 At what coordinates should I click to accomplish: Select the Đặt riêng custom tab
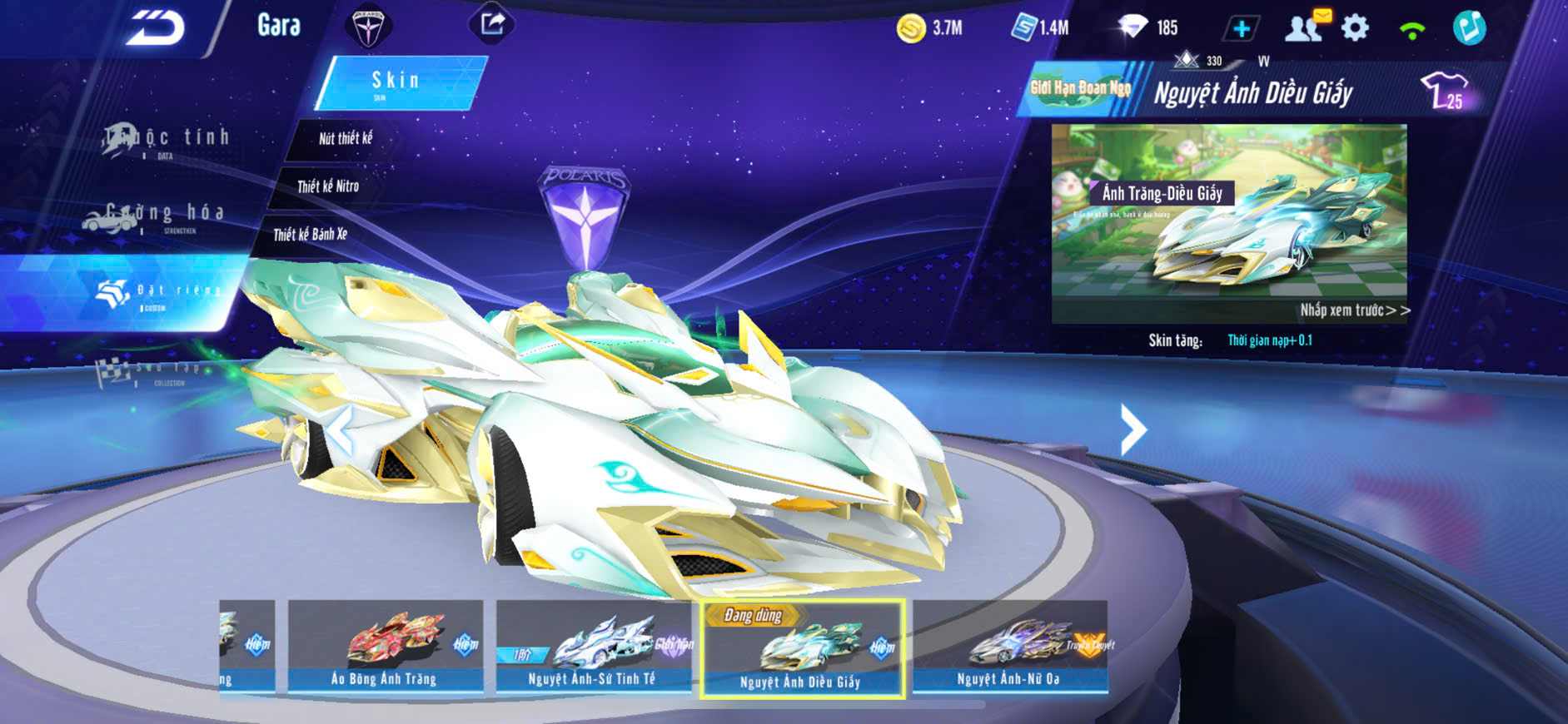click(158, 293)
